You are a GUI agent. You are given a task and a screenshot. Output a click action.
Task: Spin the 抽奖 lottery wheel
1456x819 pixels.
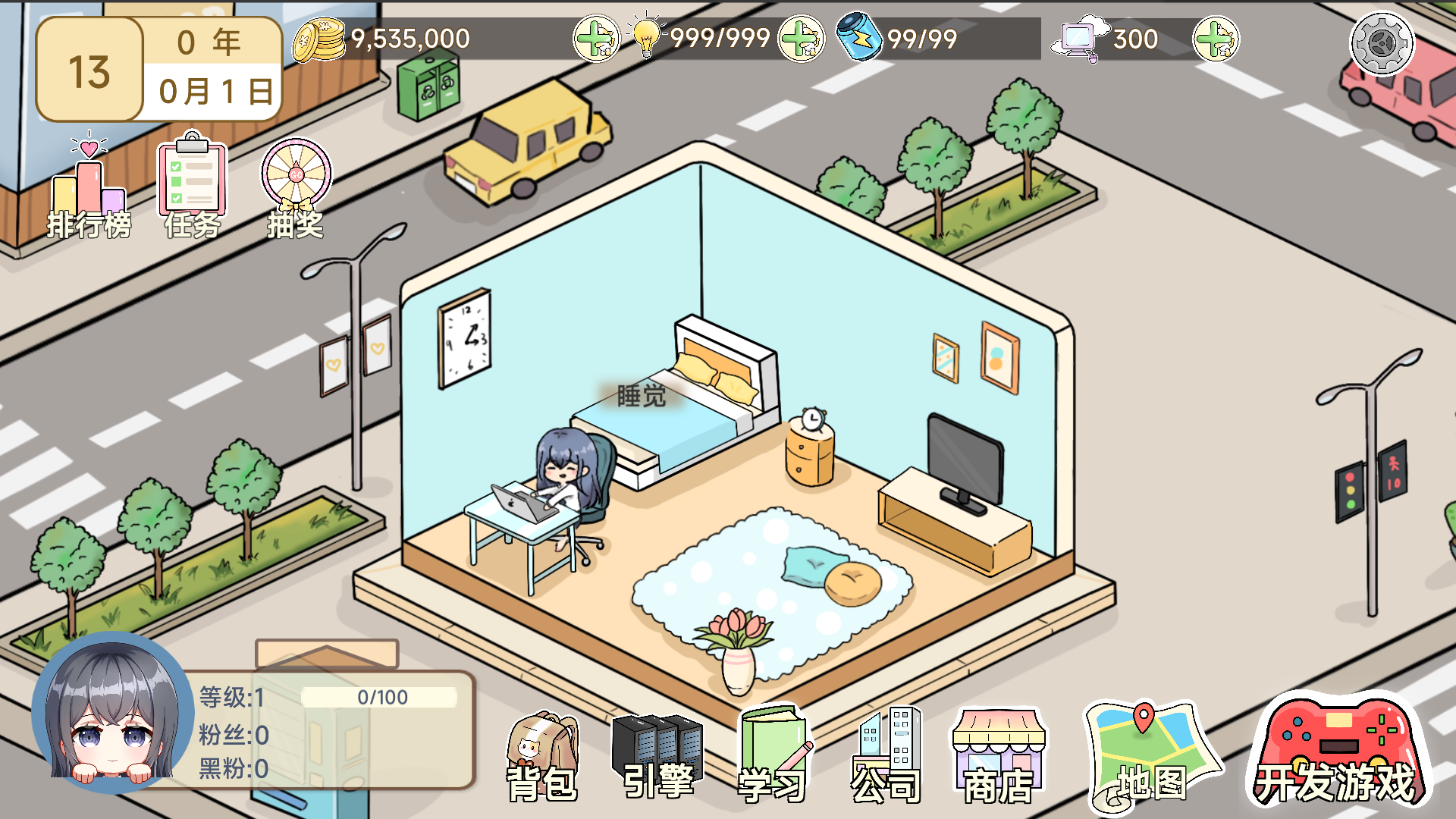point(296,188)
